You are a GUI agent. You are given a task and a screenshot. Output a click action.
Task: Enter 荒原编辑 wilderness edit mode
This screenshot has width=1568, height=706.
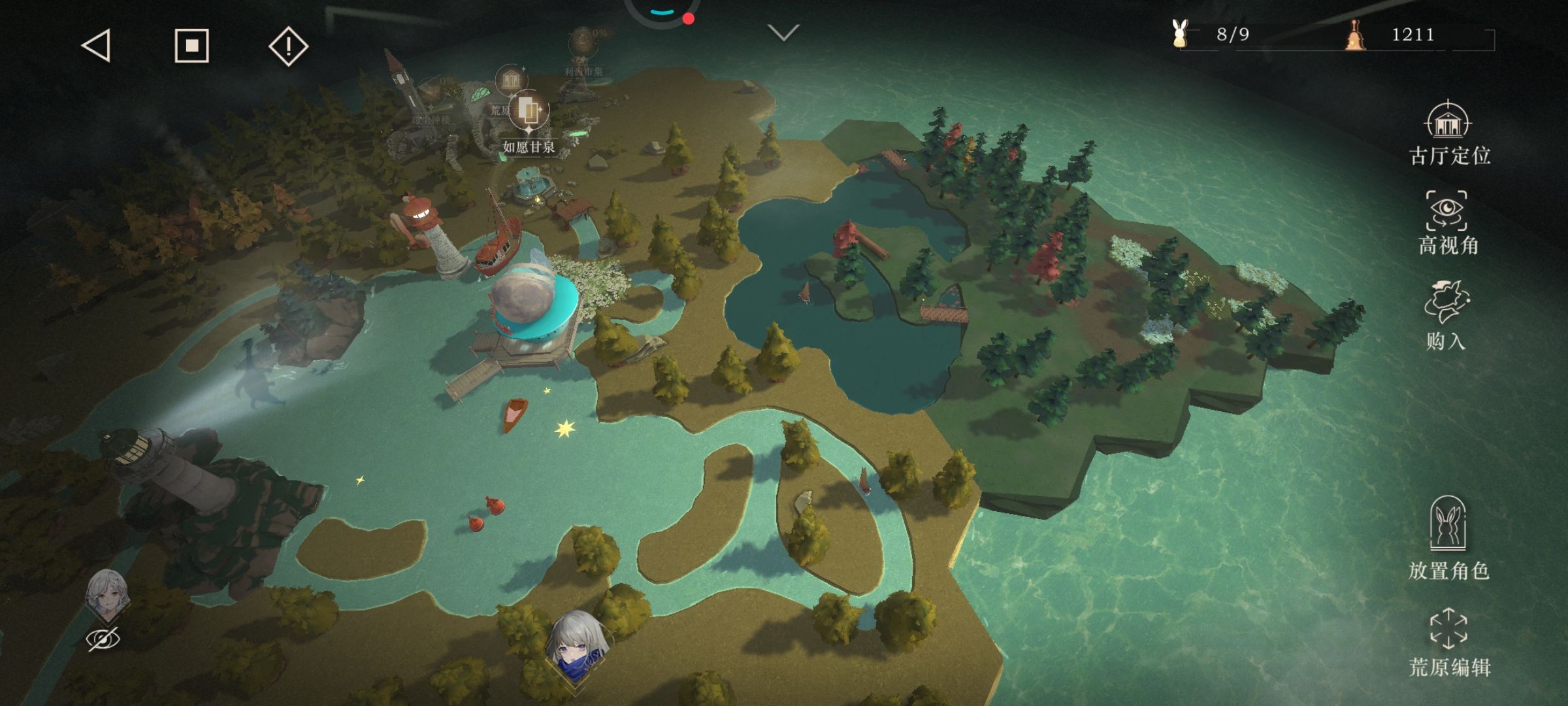click(x=1448, y=642)
